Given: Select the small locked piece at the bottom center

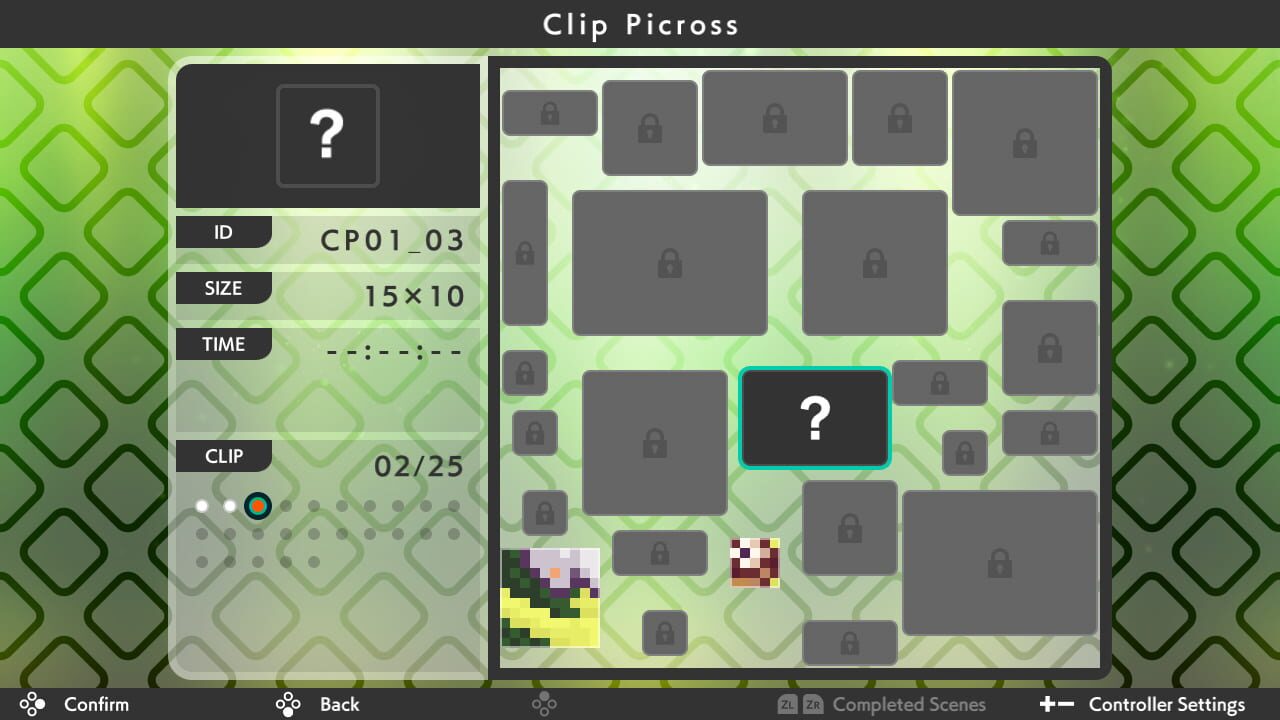Looking at the screenshot, I should coord(664,632).
